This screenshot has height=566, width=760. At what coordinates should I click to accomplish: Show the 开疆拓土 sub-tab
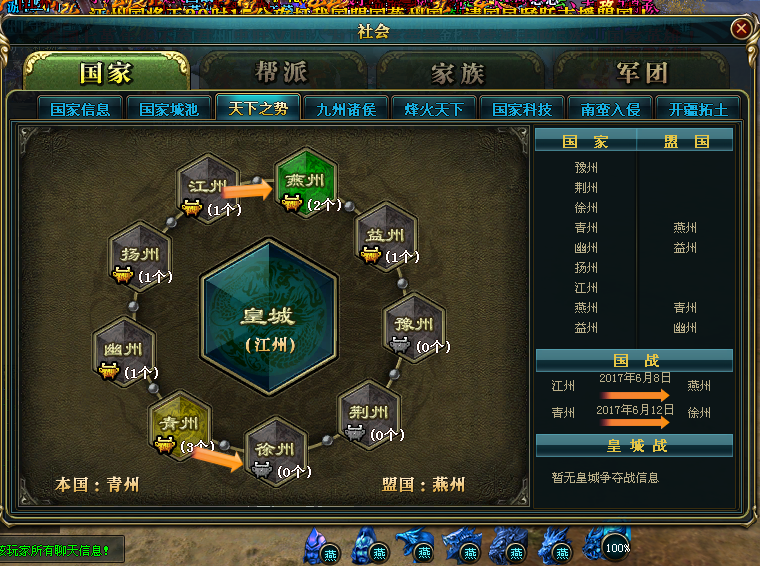point(698,109)
